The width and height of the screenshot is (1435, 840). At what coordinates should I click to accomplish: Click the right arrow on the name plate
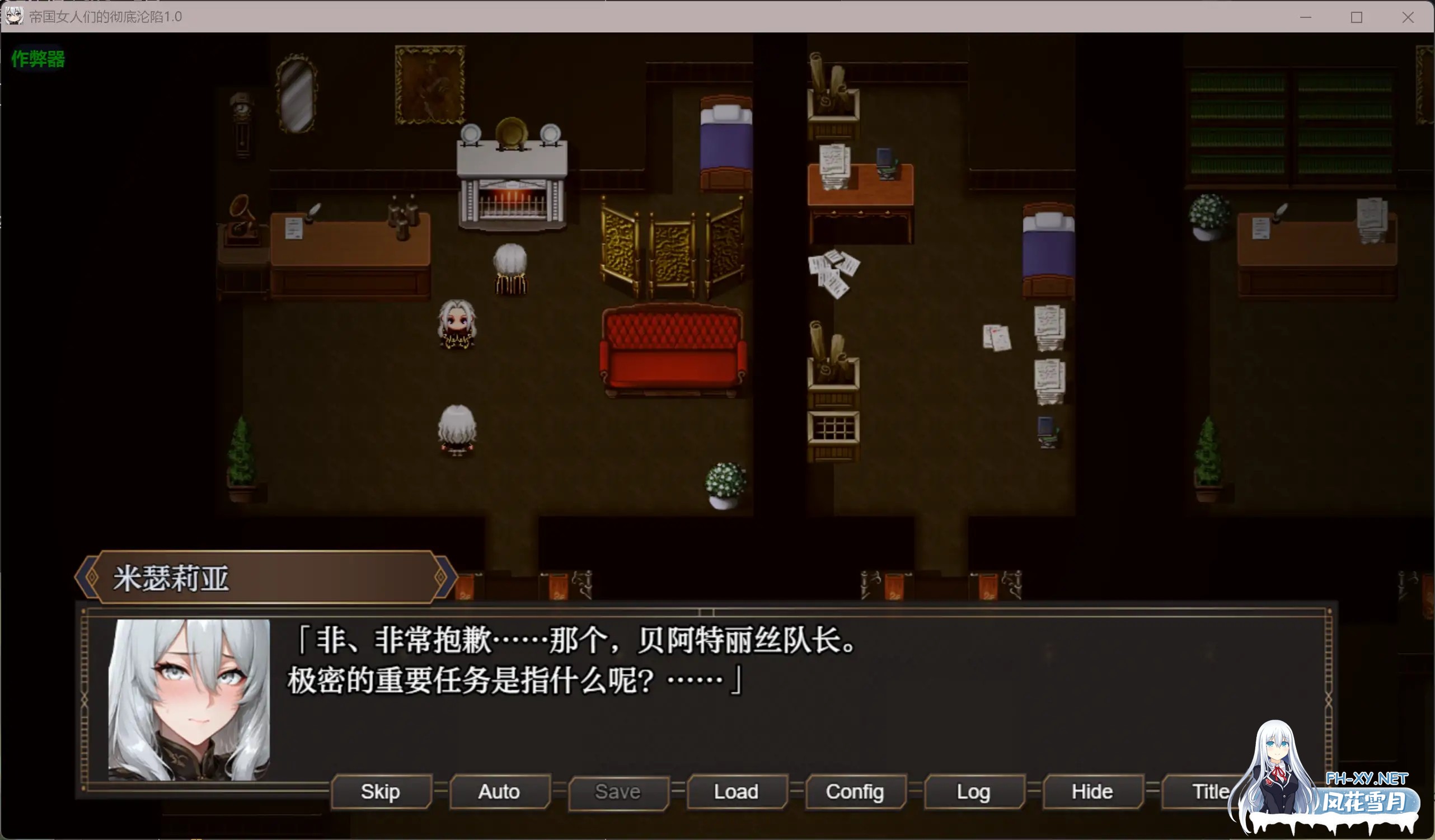click(442, 577)
